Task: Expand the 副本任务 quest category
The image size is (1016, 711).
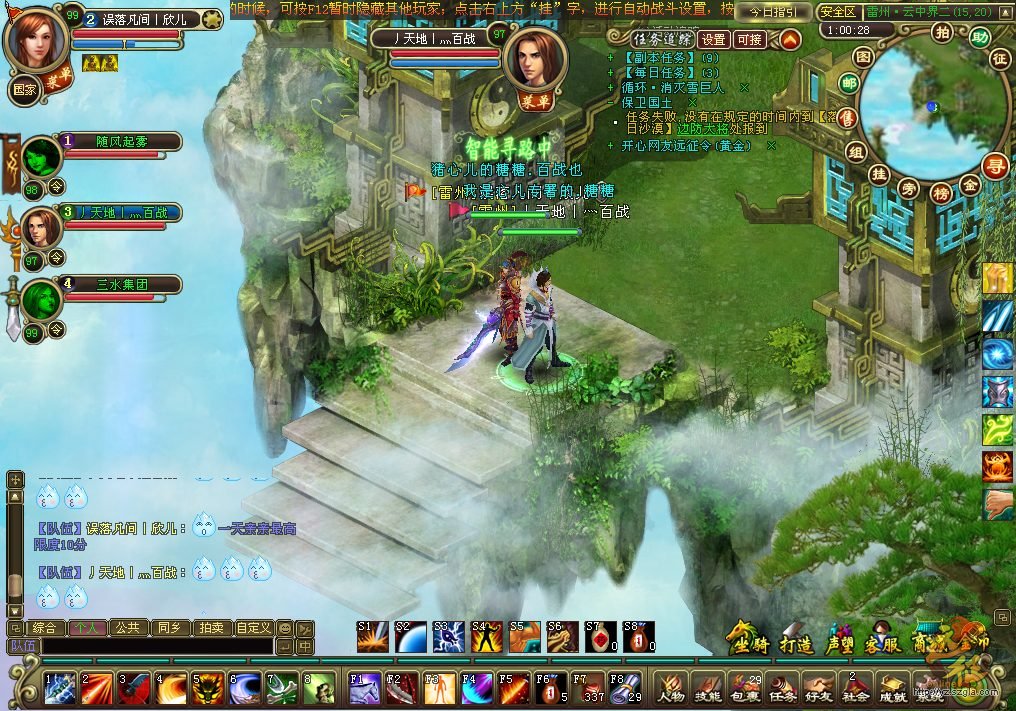Action: [656, 58]
